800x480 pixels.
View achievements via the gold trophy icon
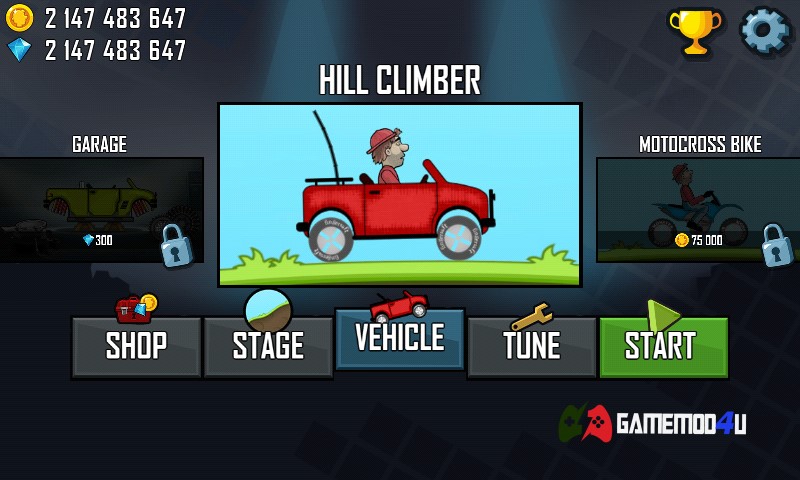coord(695,32)
